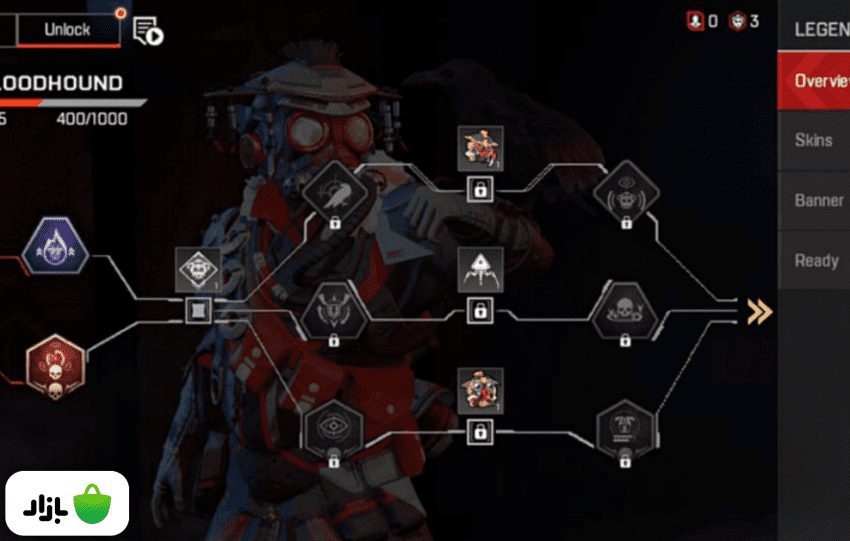Image resolution: width=850 pixels, height=541 pixels.
Task: Select the locked eye hexagon perk
Action: 334,429
